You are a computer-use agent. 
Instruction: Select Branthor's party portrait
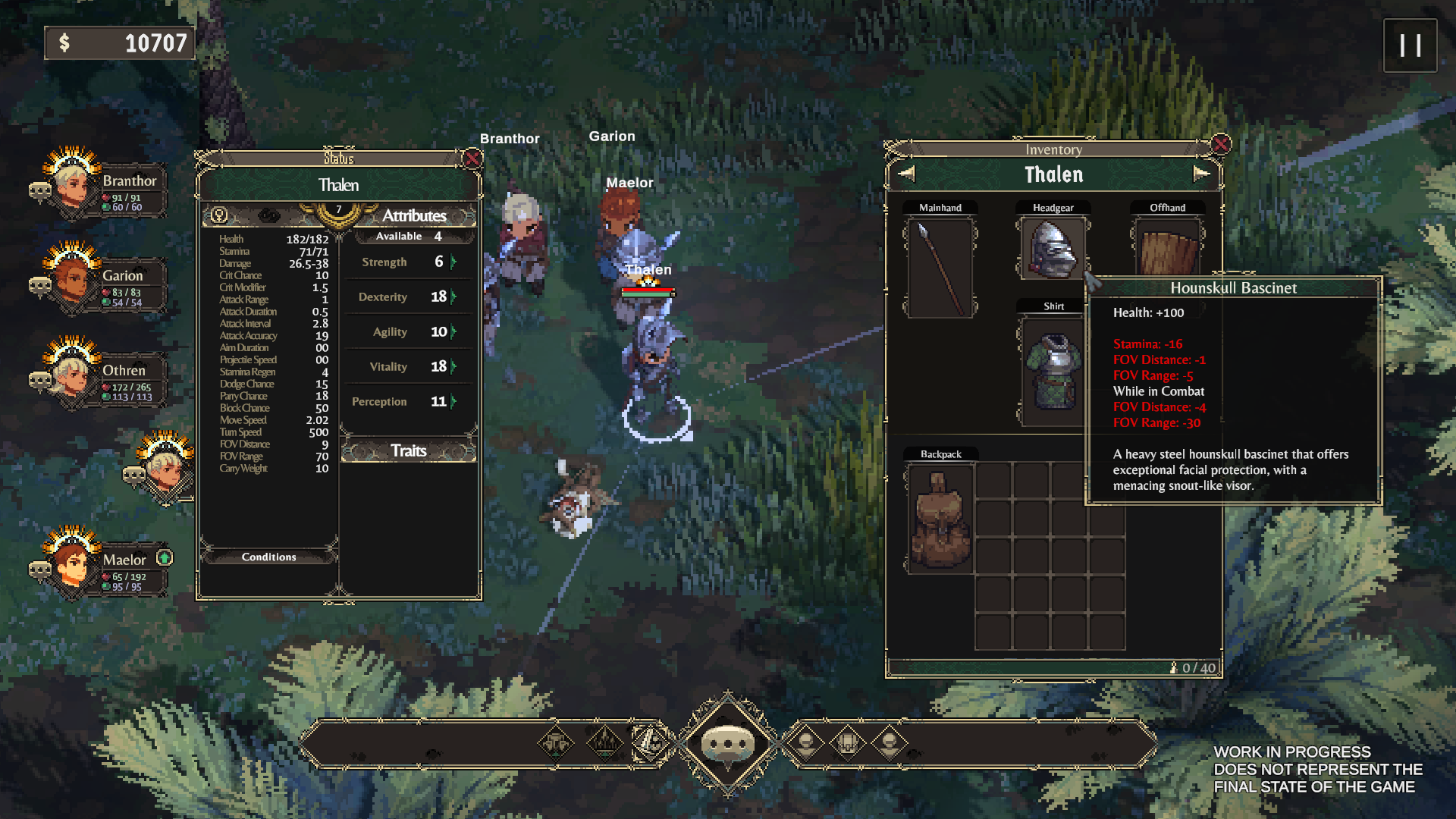[74, 184]
